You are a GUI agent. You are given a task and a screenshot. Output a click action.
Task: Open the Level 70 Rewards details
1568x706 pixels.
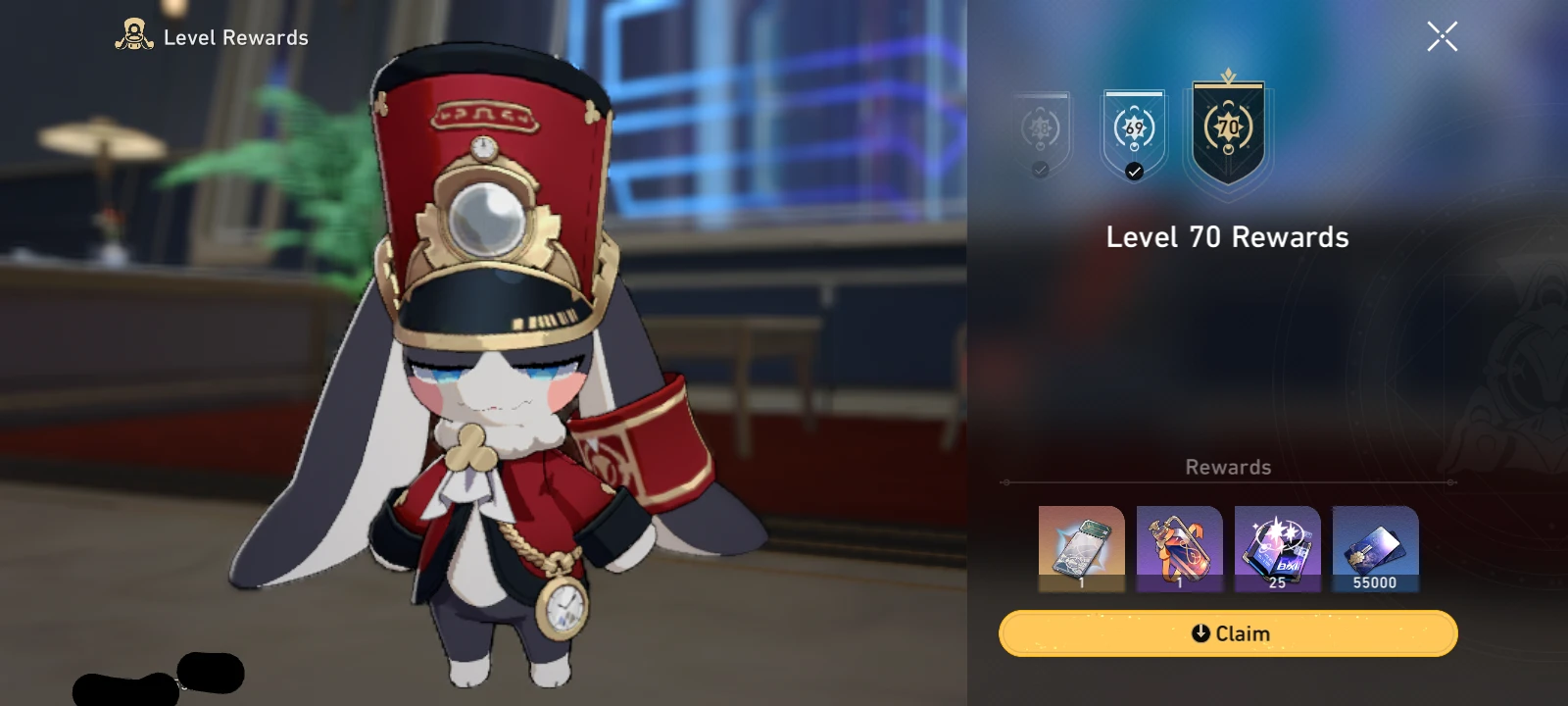point(1228,236)
